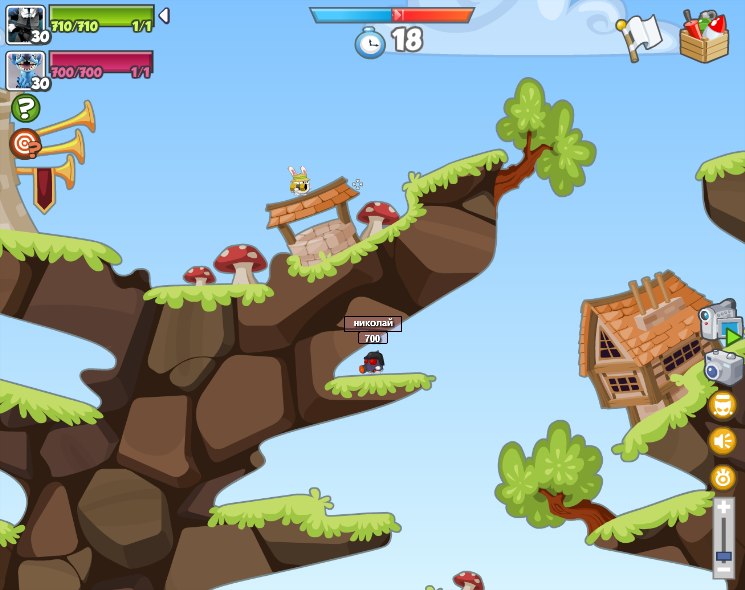Select the red team's blue monster avatar
This screenshot has width=745, height=590.
(x=25, y=71)
